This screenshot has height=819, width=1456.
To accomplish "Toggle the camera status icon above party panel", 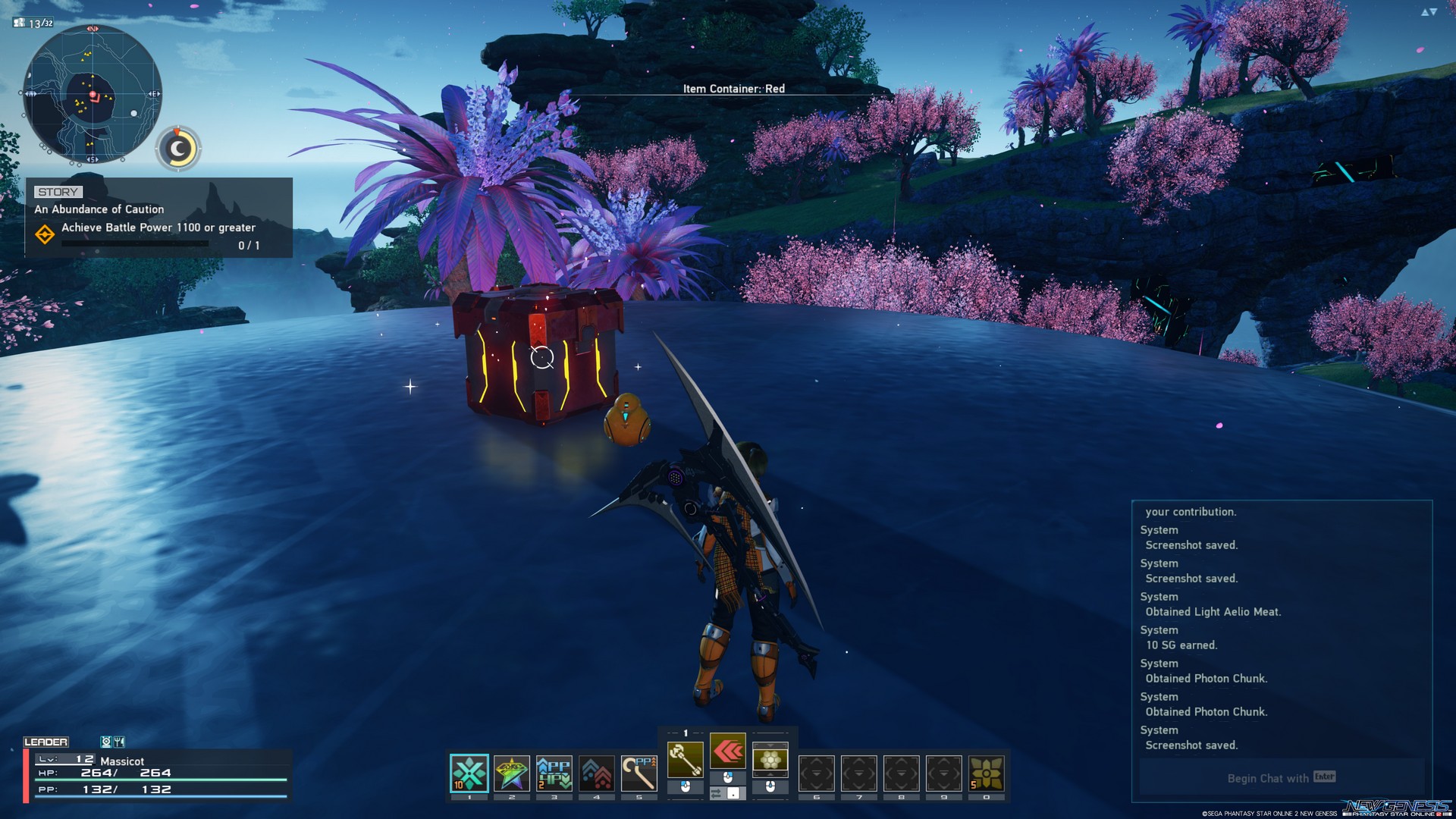I will [x=106, y=742].
